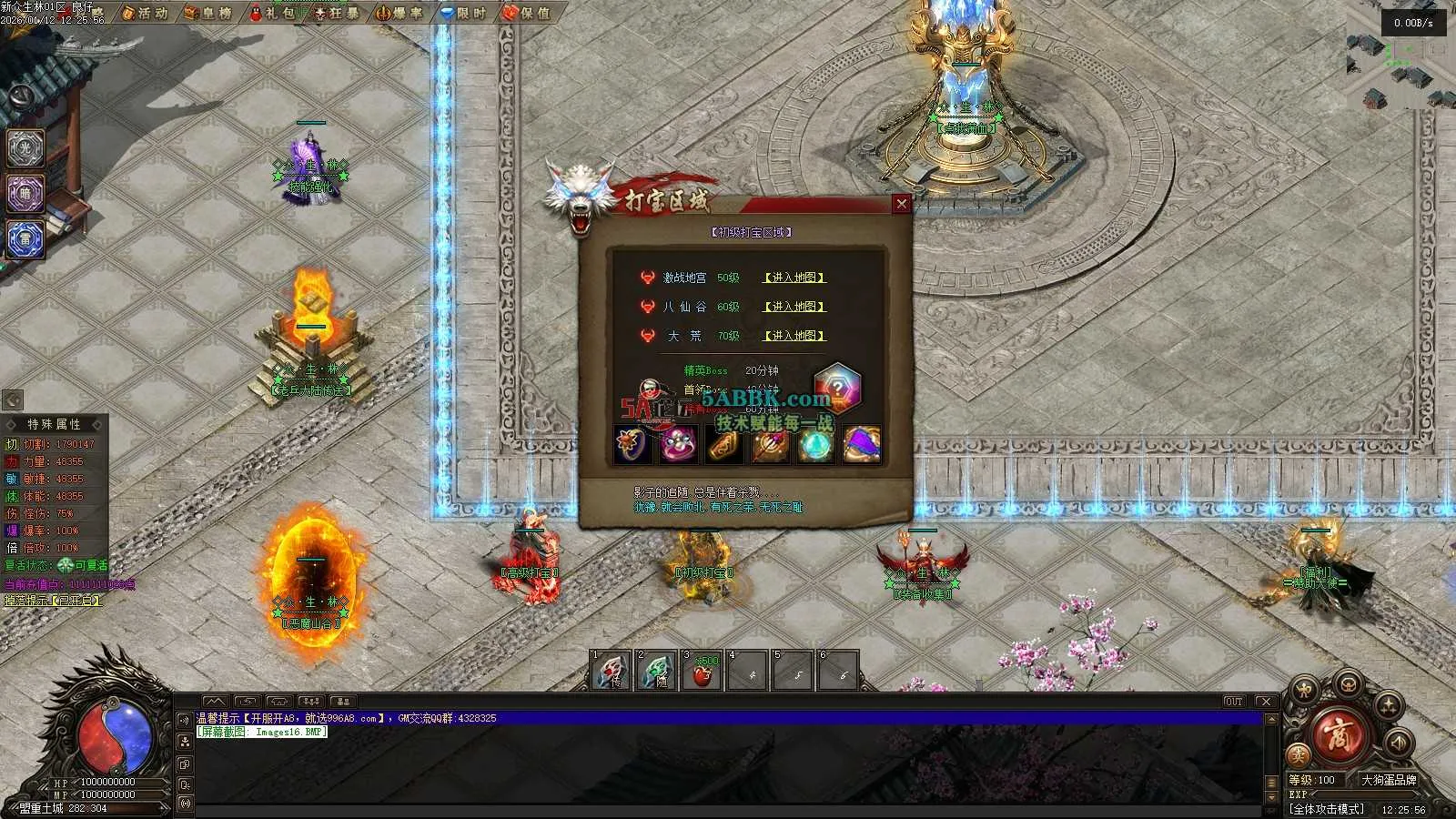Viewport: 1456px width, 819px height.
Task: Enter the 大荒 level 70 map
Action: (x=794, y=336)
